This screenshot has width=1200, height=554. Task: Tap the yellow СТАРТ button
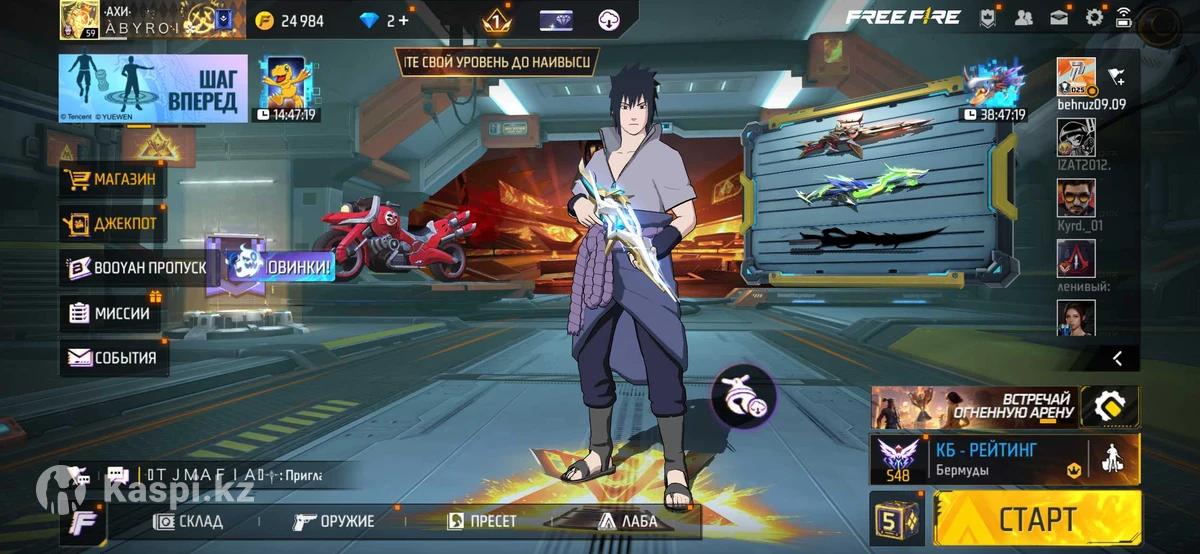[x=1036, y=519]
